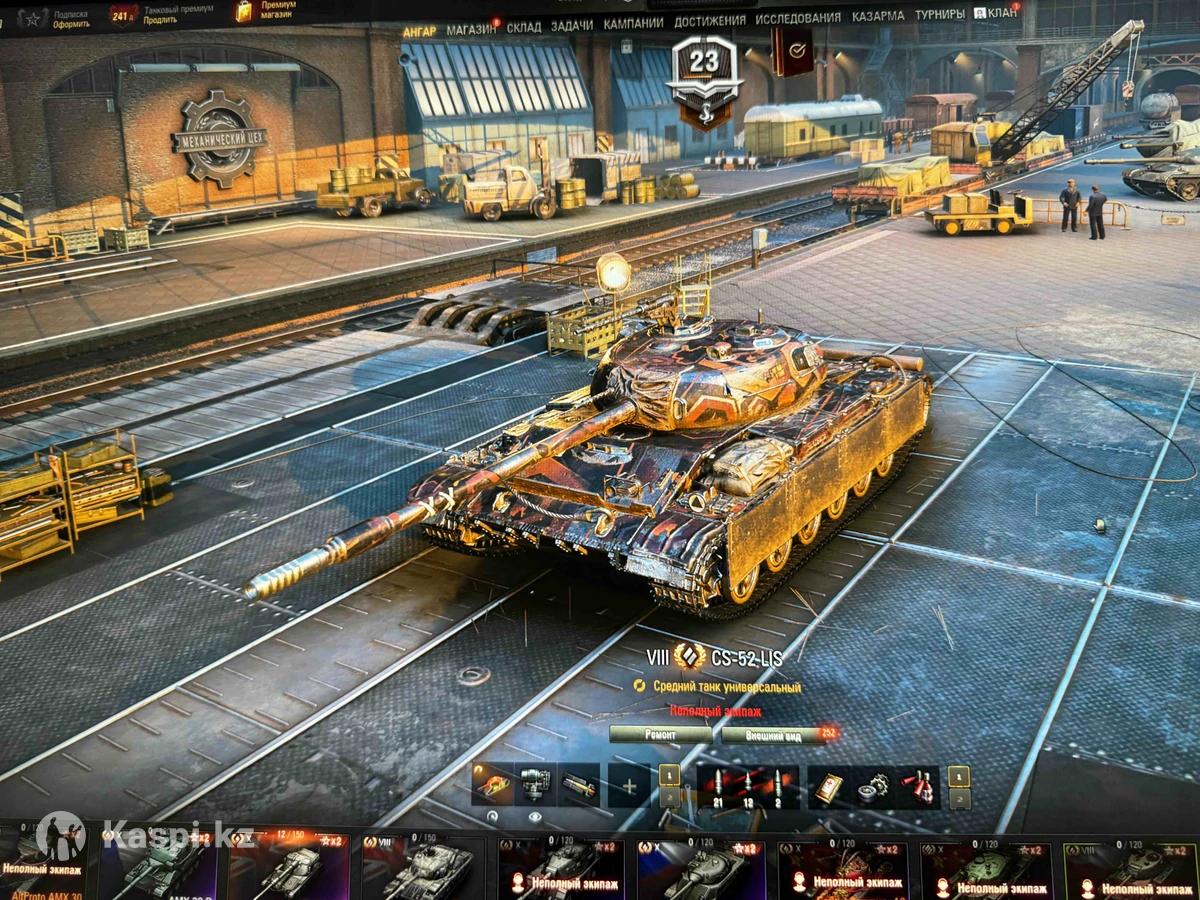This screenshot has height=900, width=1200.
Task: Click the Ремонт (Repair) button
Action: tap(660, 735)
